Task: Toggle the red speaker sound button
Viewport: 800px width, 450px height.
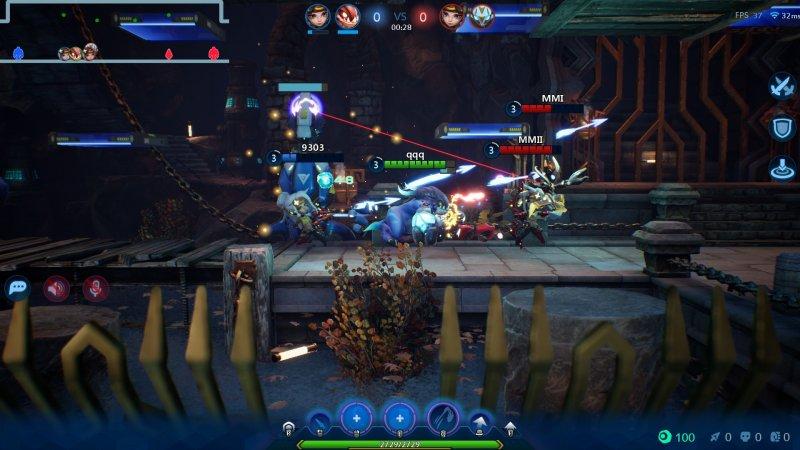Action: [56, 289]
